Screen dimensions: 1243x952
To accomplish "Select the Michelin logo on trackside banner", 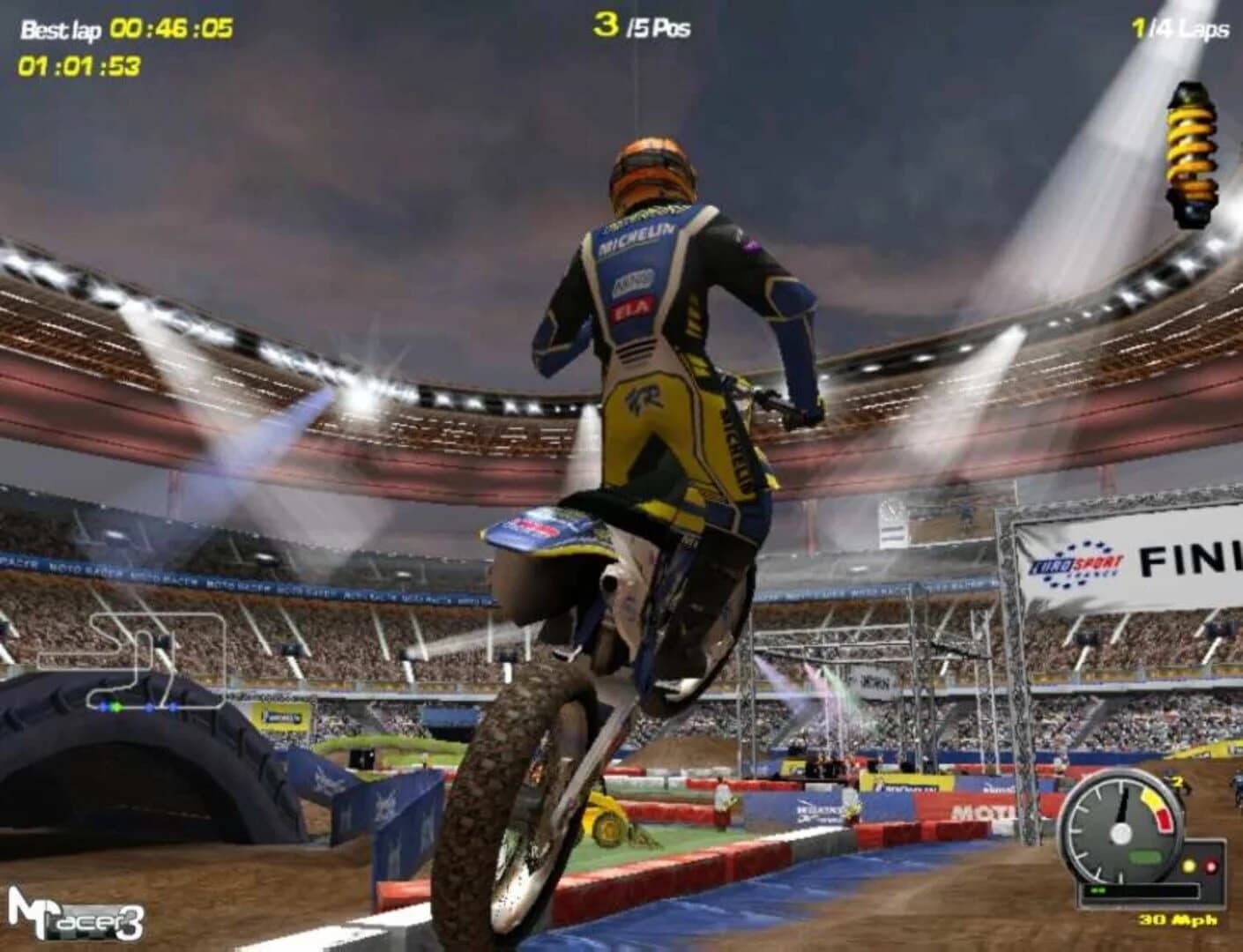I will (280, 718).
